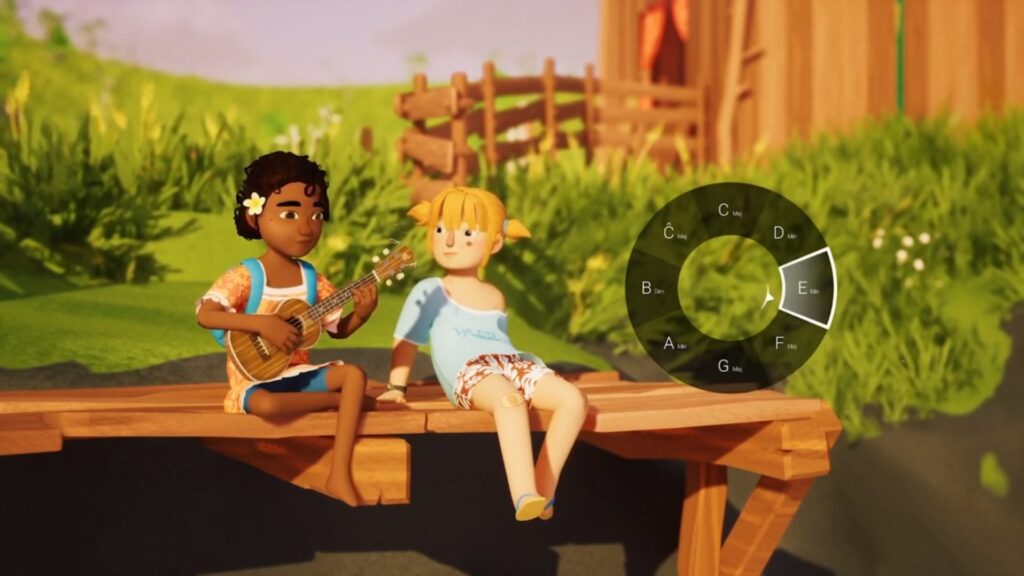
Task: Pick the accented Ĉ Major chord segment
Action: click(x=673, y=233)
